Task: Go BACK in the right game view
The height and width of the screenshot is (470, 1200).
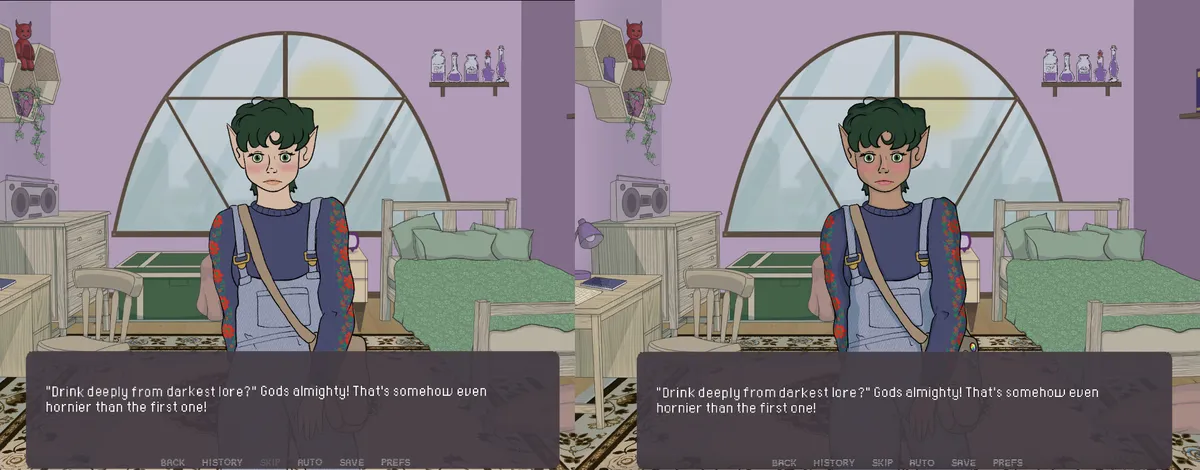Action: tap(785, 463)
